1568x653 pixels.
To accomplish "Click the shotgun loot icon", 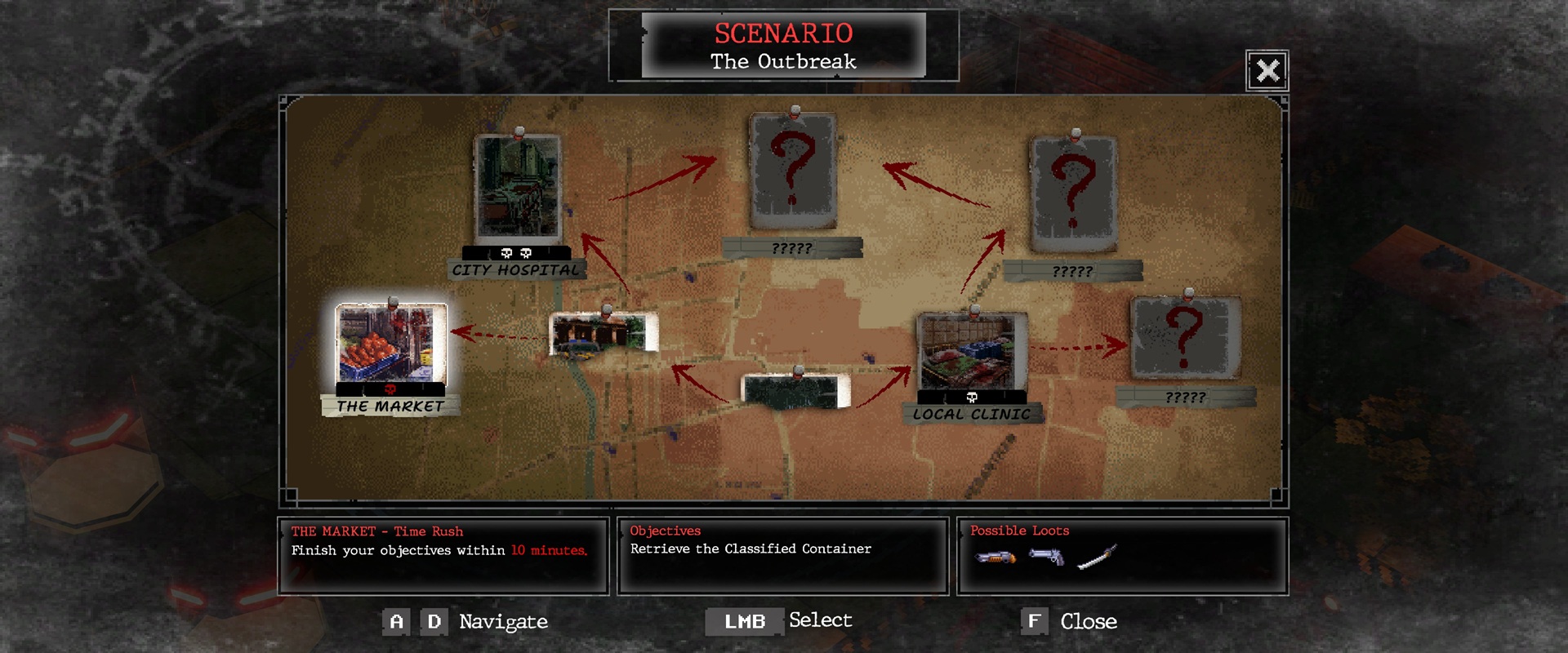I will tap(996, 557).
